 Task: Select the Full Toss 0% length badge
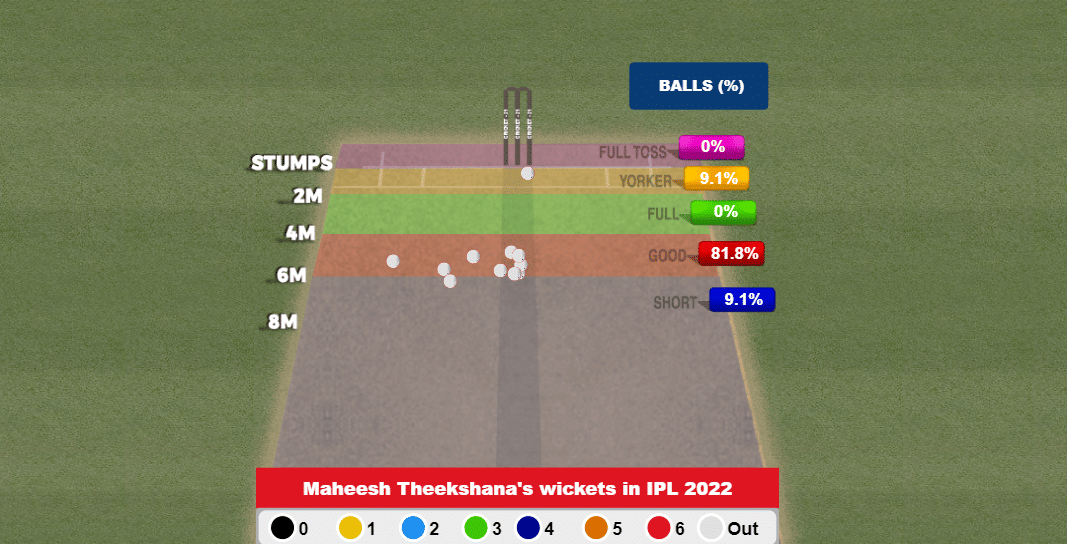click(711, 147)
